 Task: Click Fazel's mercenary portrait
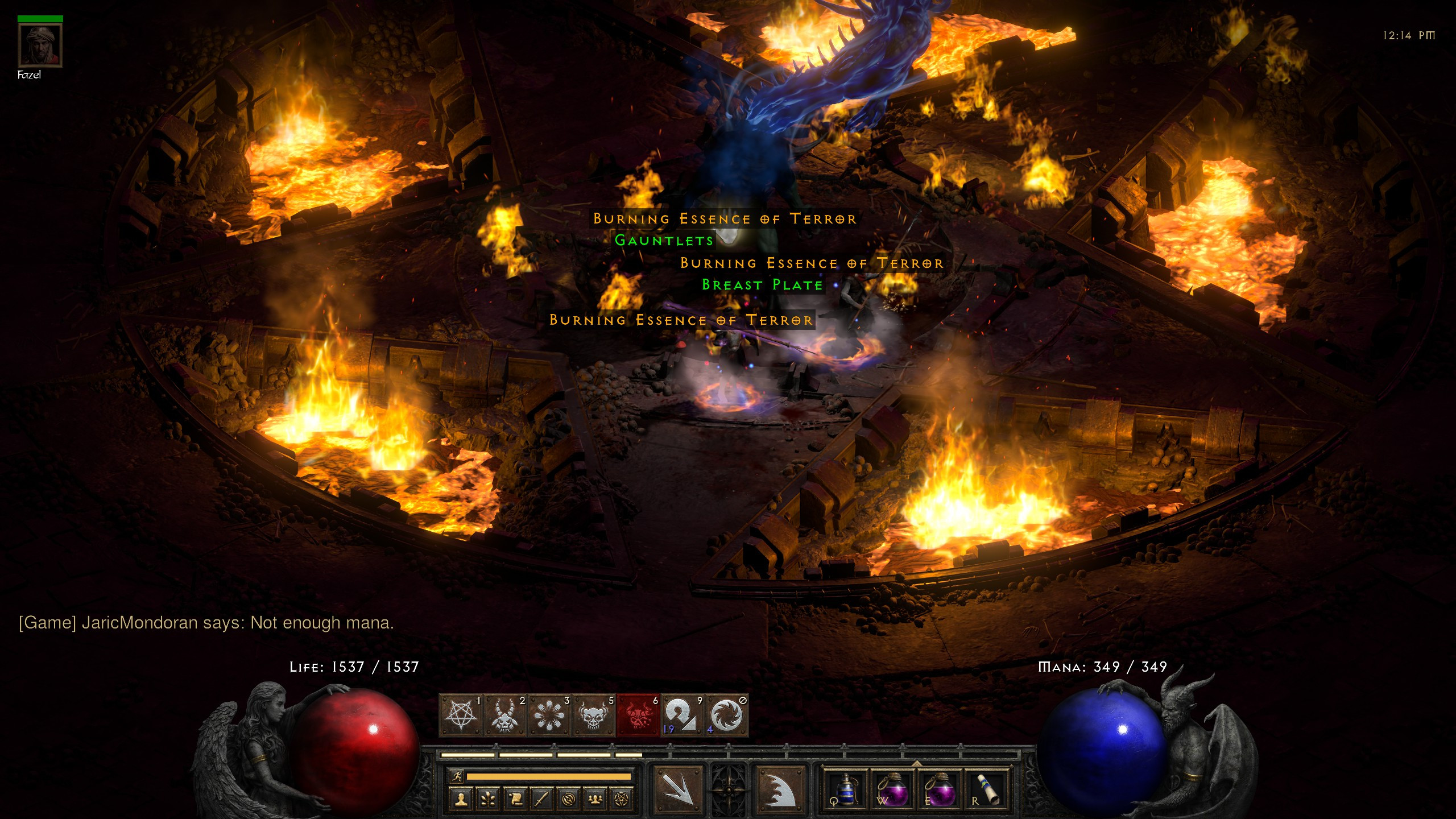40,45
